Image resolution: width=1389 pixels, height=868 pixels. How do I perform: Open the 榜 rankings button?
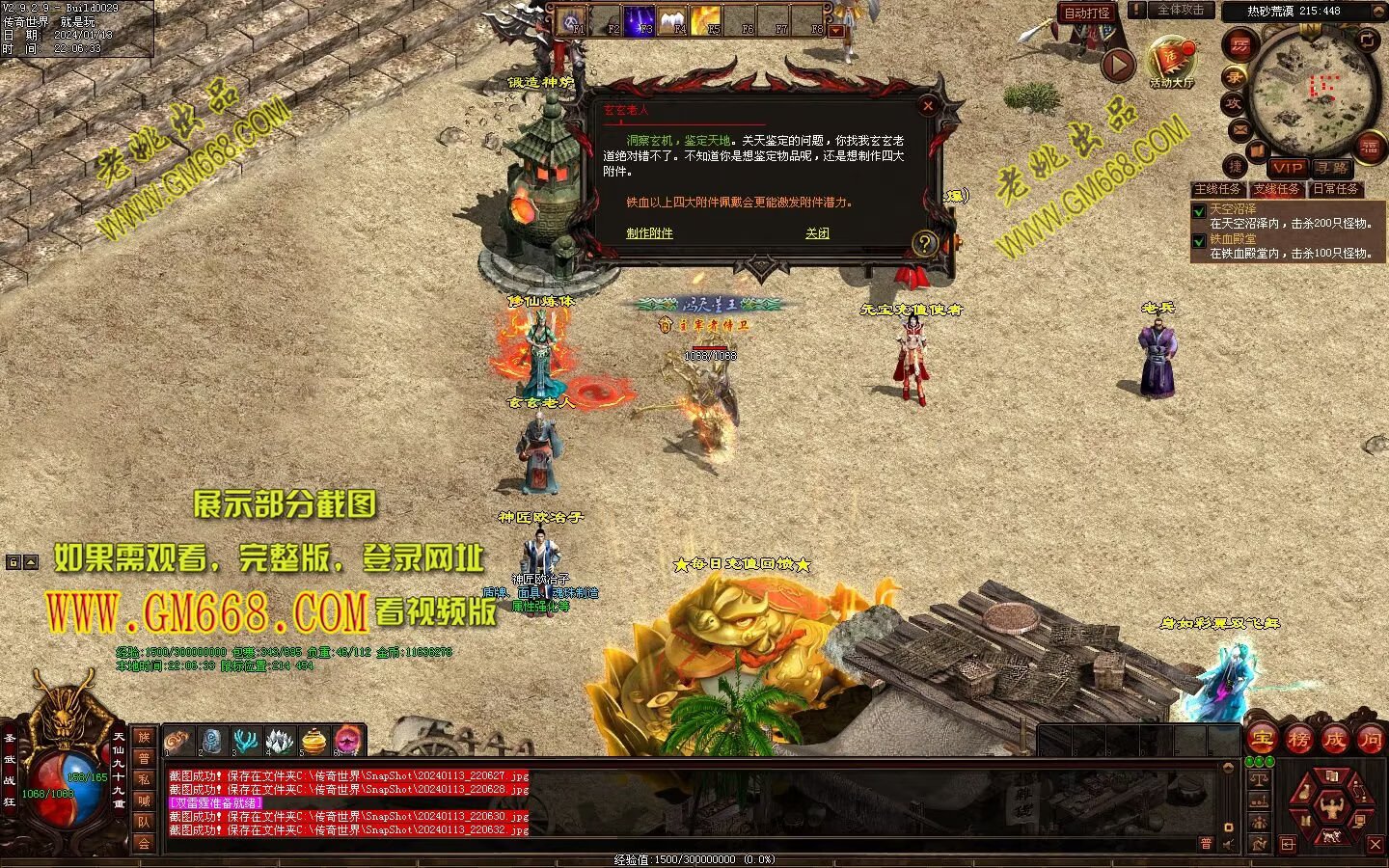(x=1298, y=740)
